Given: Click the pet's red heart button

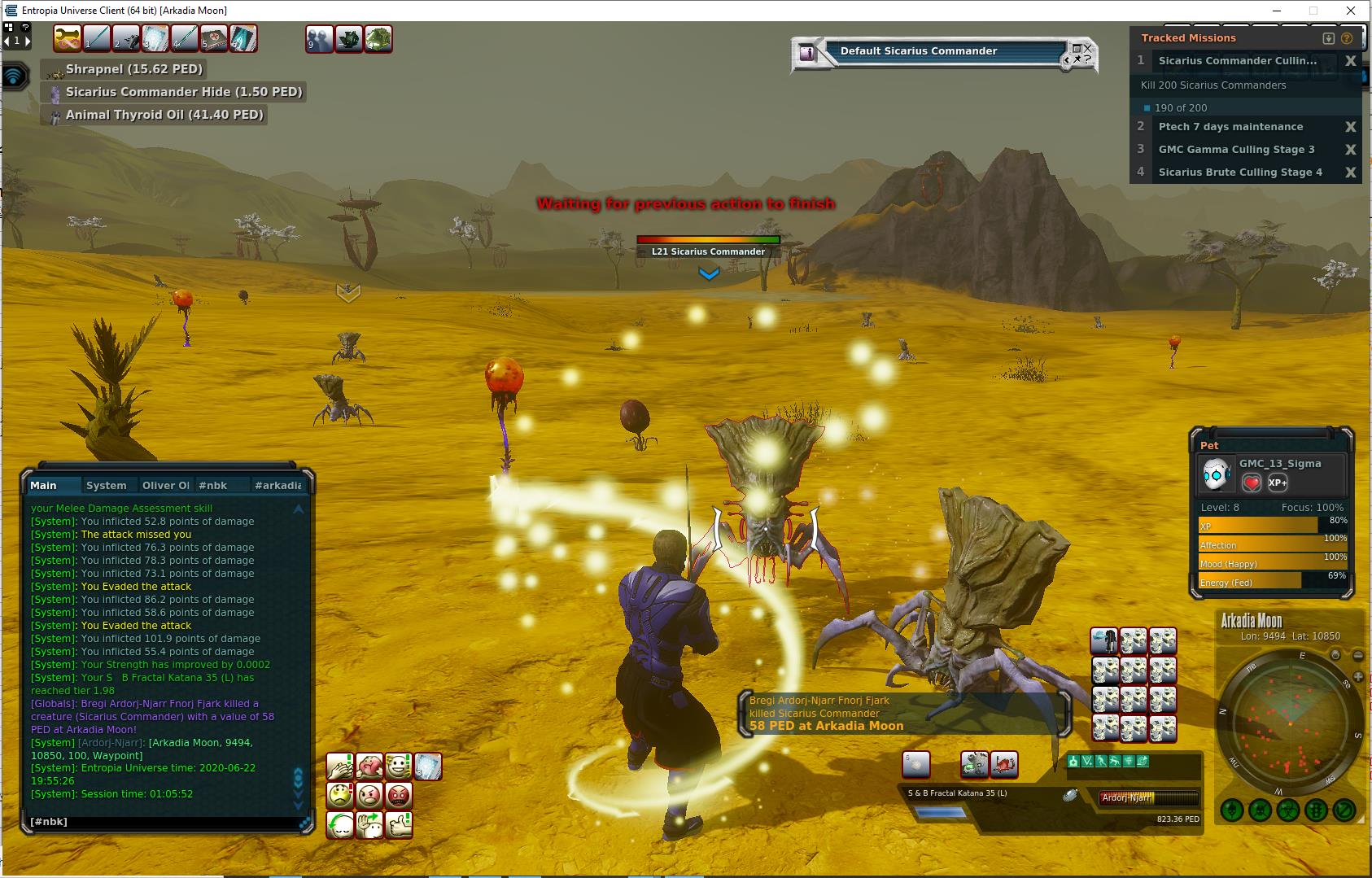Looking at the screenshot, I should pyautogui.click(x=1252, y=483).
